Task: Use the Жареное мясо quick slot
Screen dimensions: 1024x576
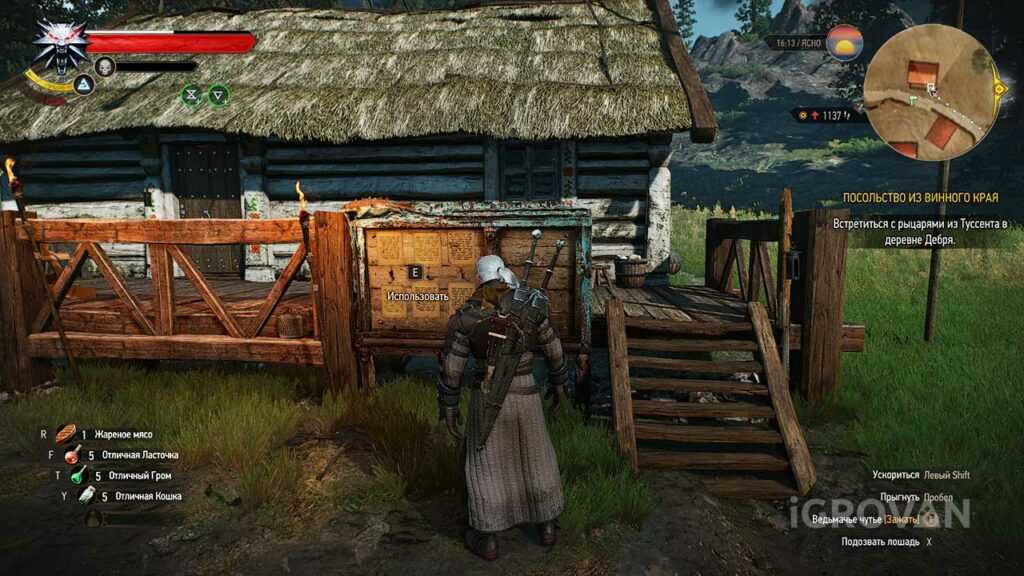Action: point(66,434)
